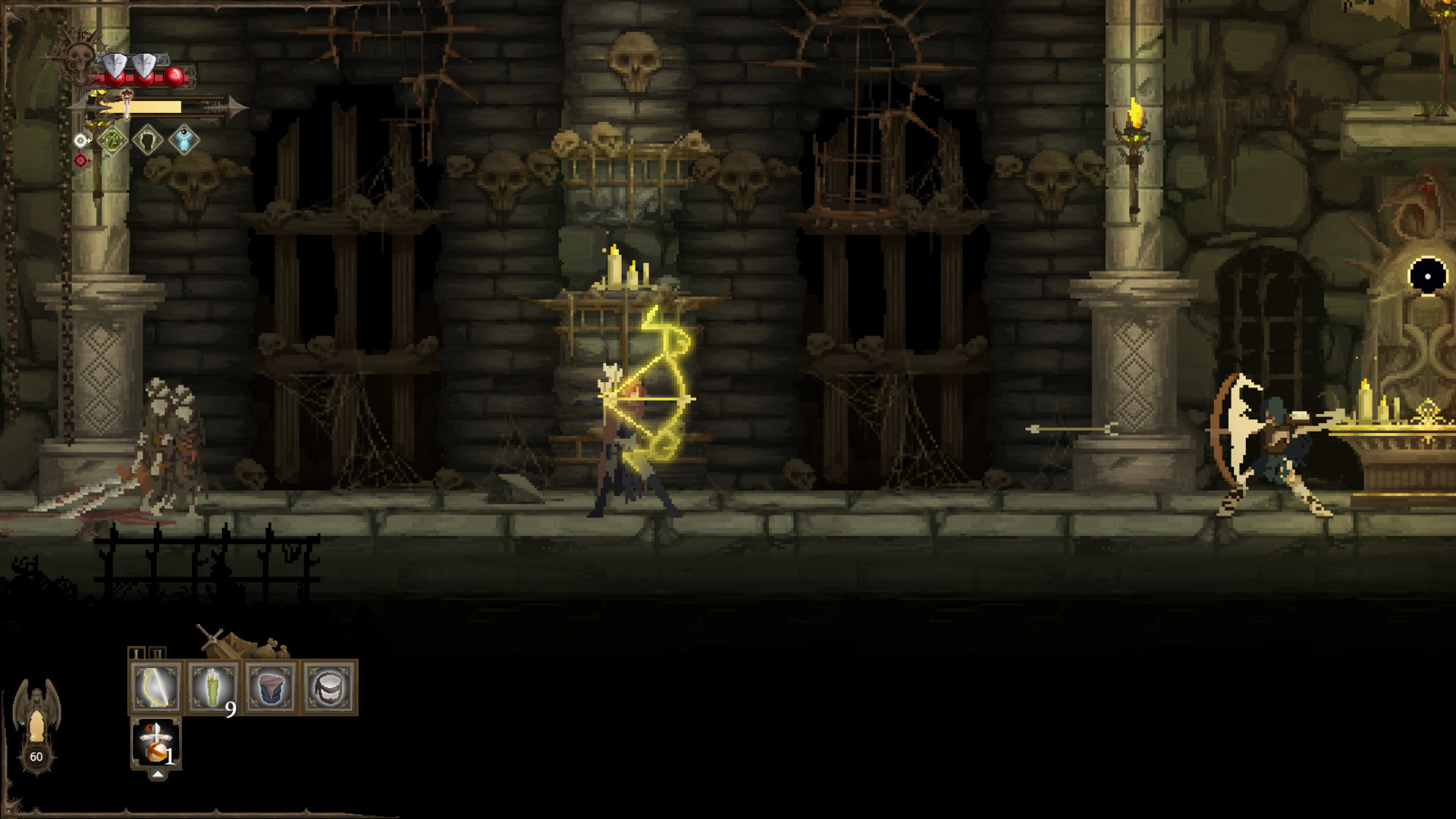Select the dark fist curse diamond
The height and width of the screenshot is (819, 1456).
(x=148, y=139)
